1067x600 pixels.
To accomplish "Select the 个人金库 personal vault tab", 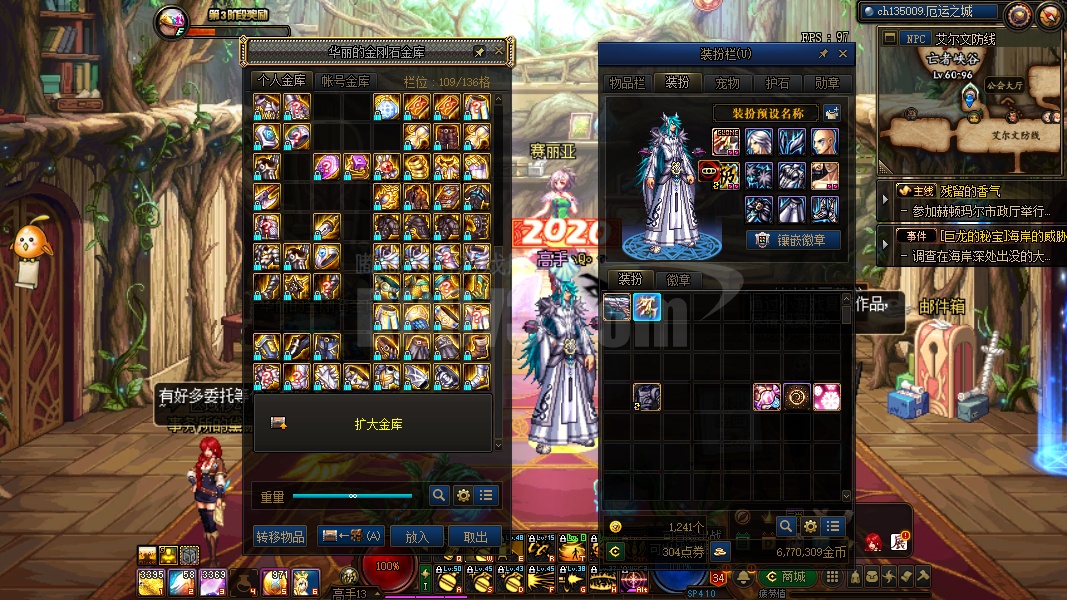I will tap(282, 81).
